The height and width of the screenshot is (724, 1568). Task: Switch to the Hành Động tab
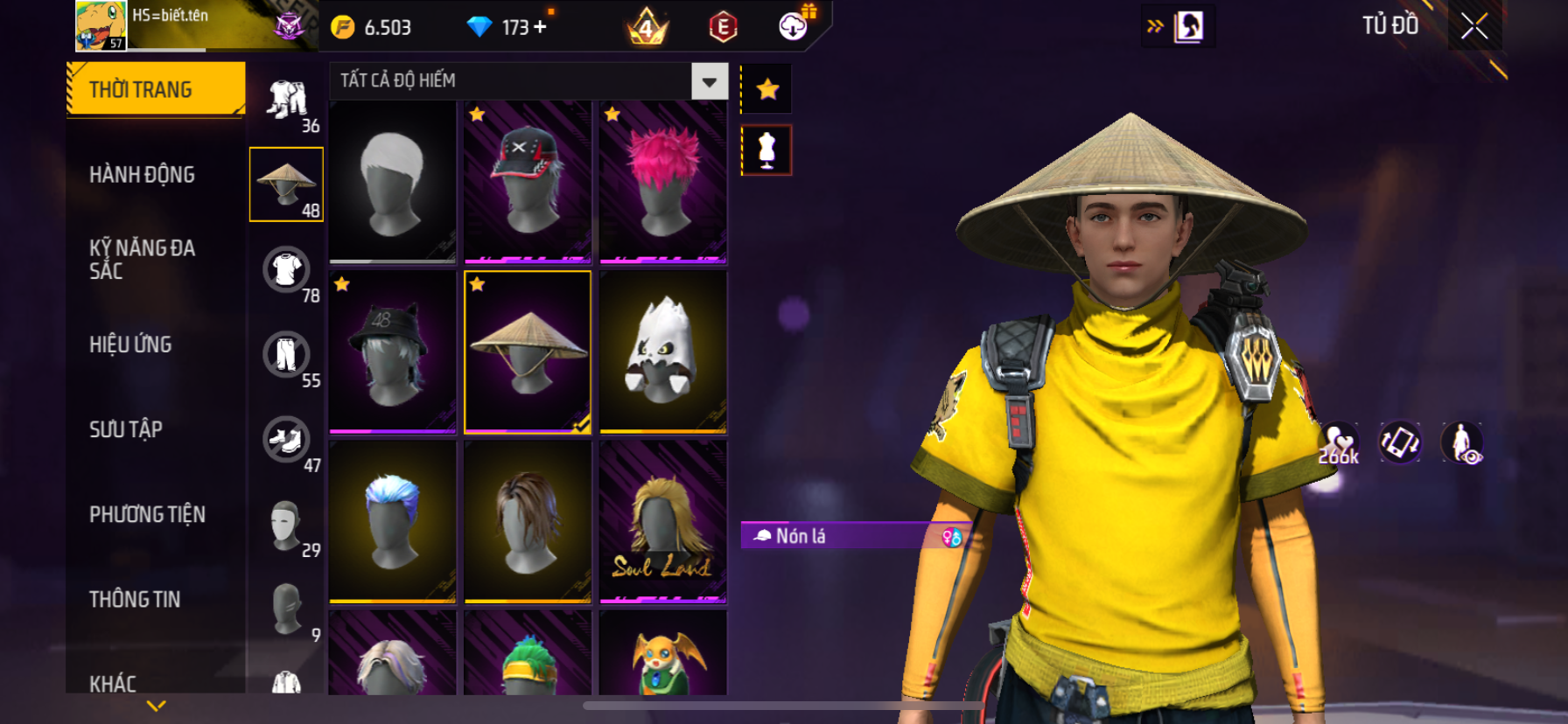click(x=142, y=175)
